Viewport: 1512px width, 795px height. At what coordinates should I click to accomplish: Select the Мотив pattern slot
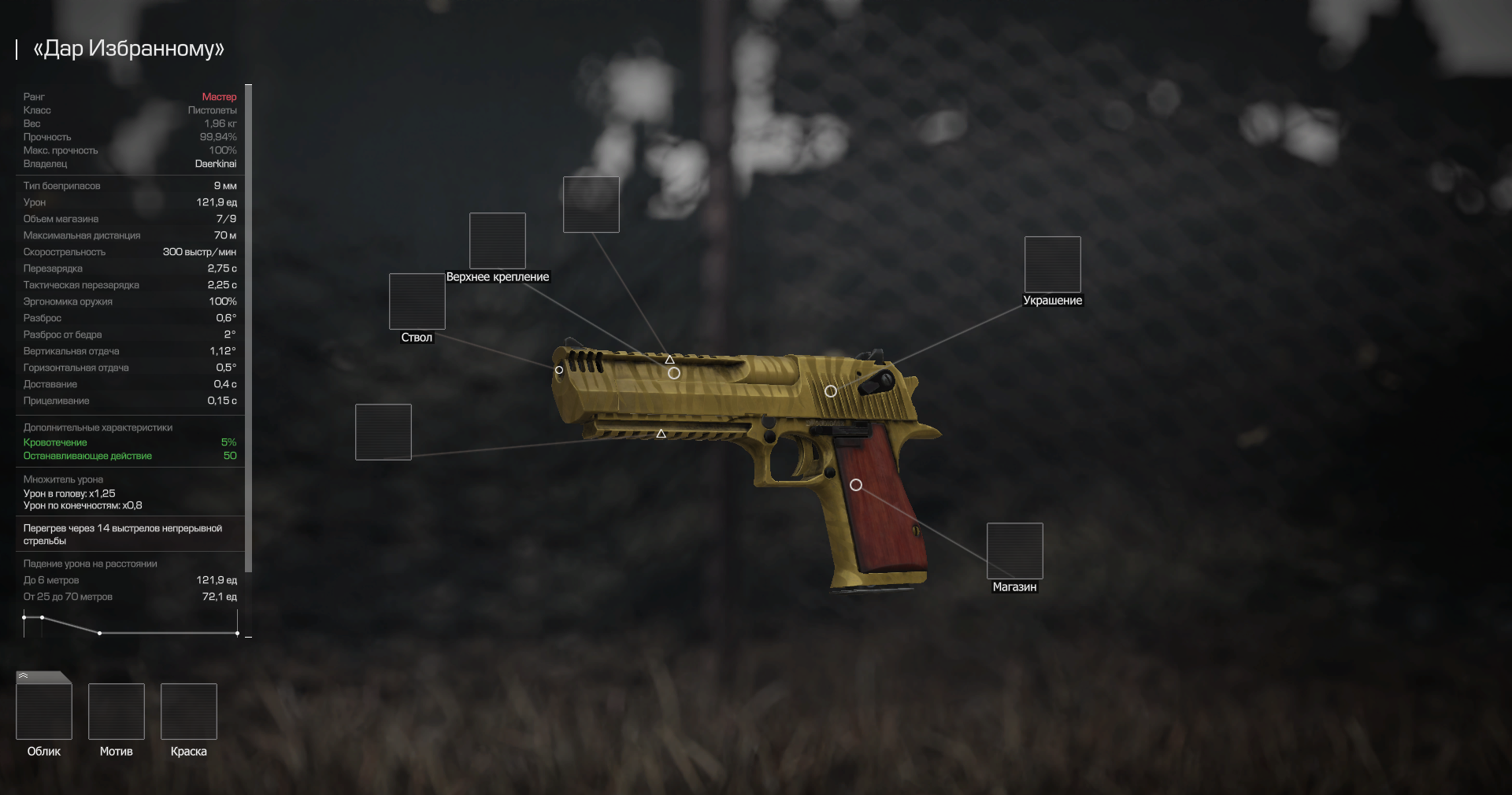tap(117, 711)
